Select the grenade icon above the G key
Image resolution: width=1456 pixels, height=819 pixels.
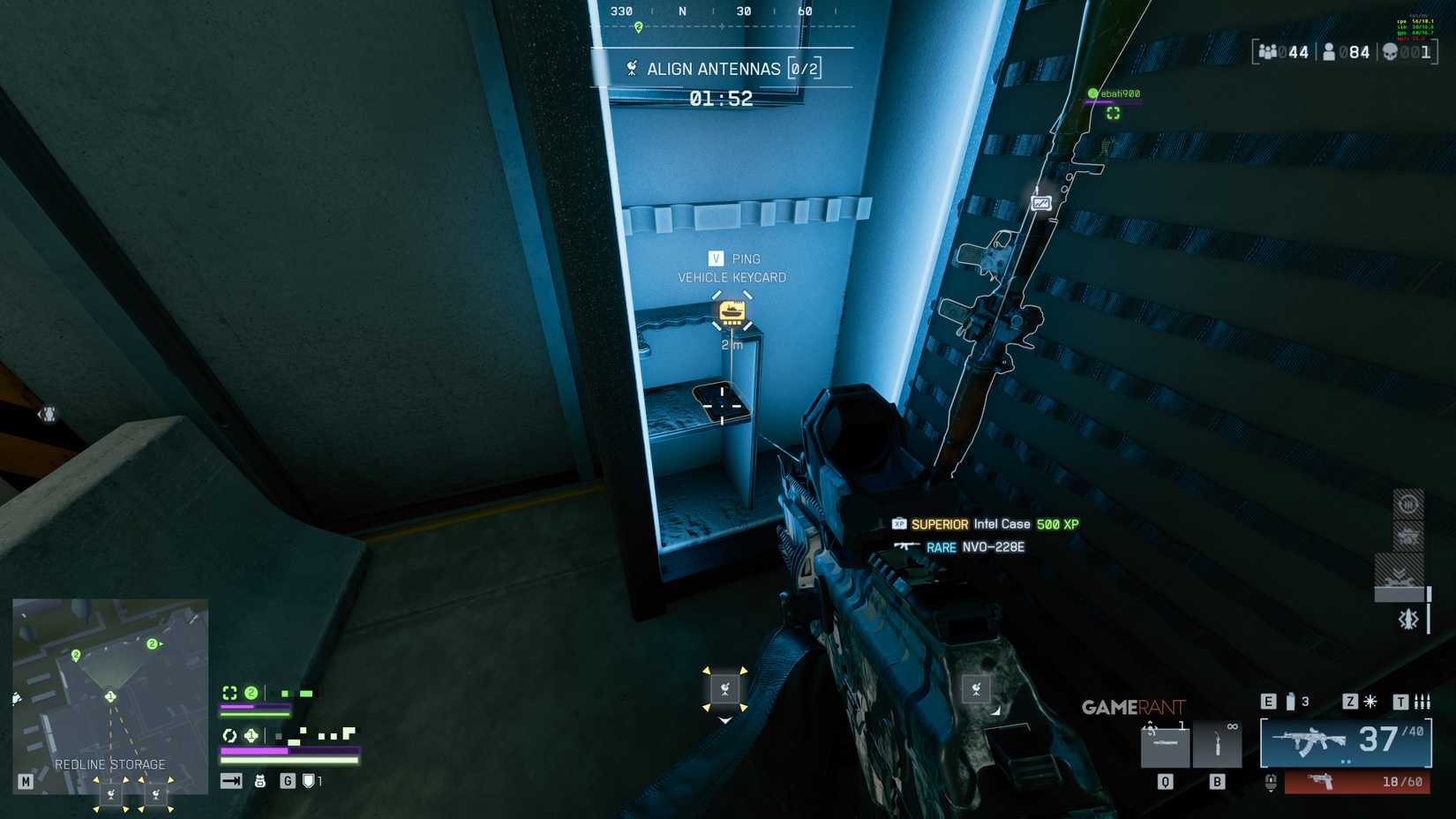260,781
